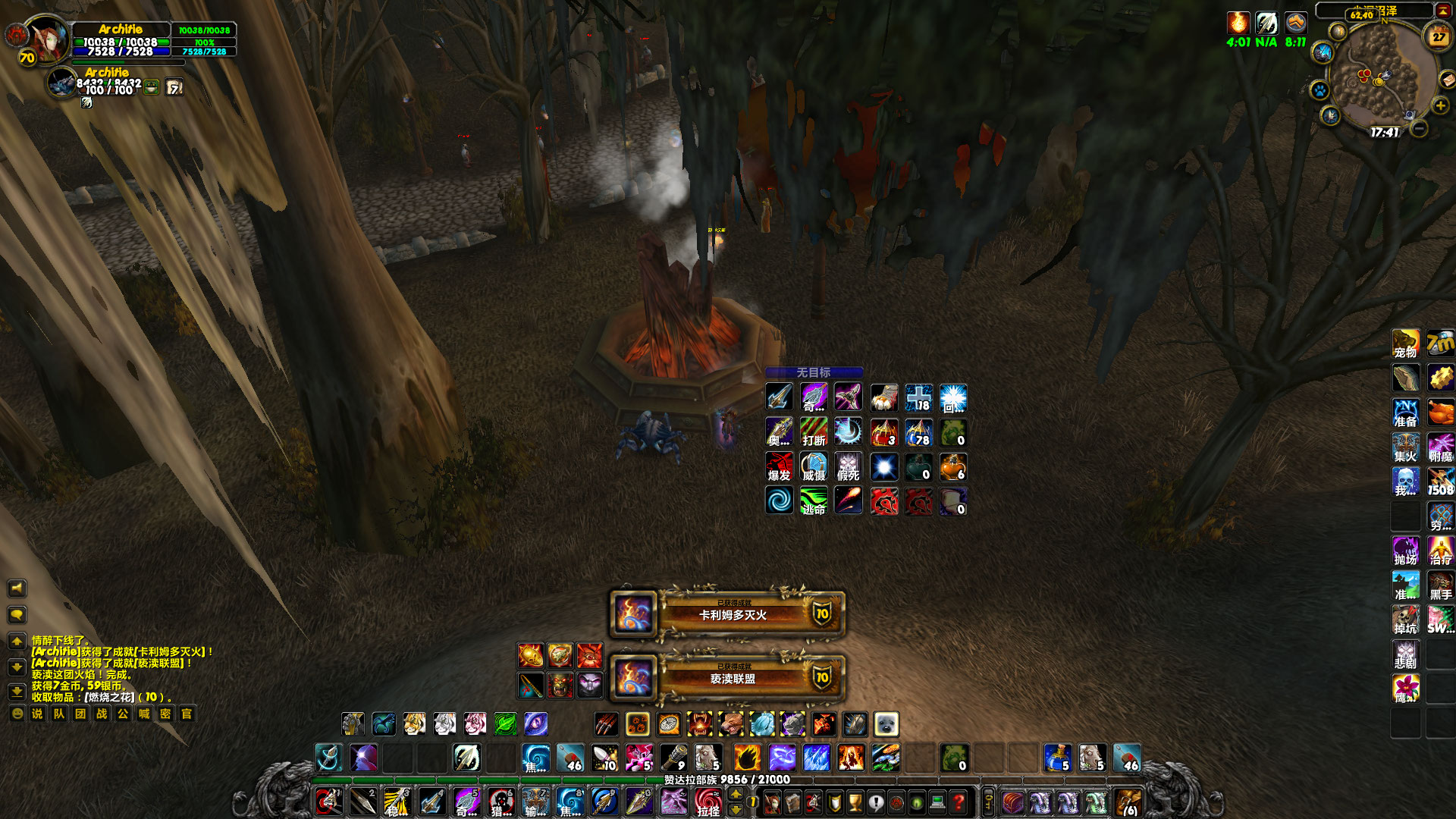Click the circular minimap
The width and height of the screenshot is (1456, 819).
pos(1374,76)
